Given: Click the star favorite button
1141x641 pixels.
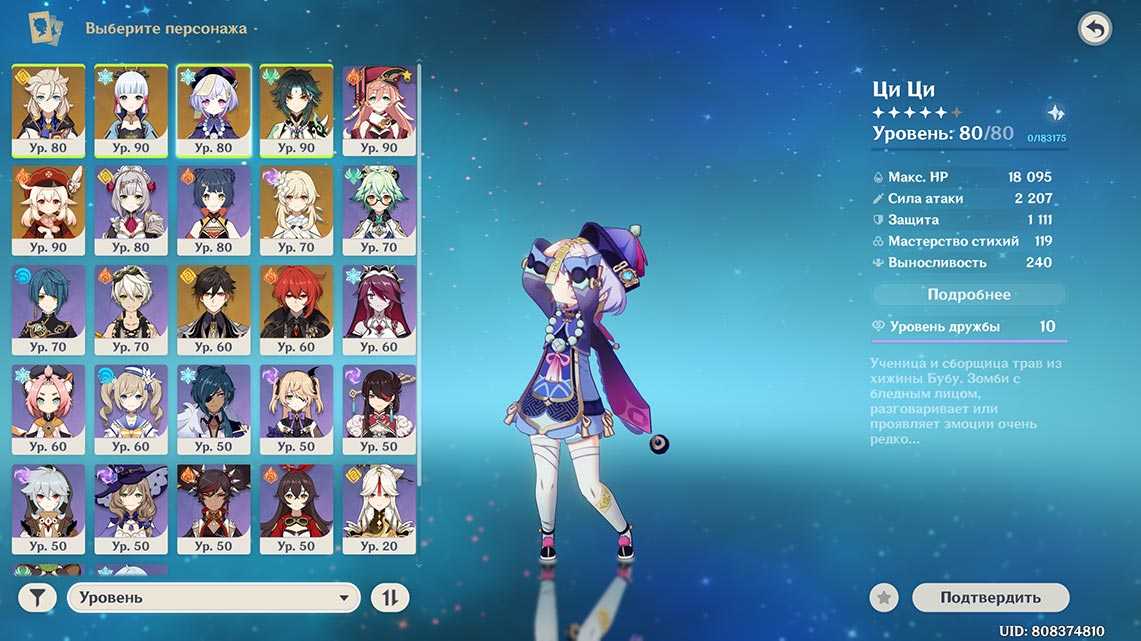Looking at the screenshot, I should (883, 598).
